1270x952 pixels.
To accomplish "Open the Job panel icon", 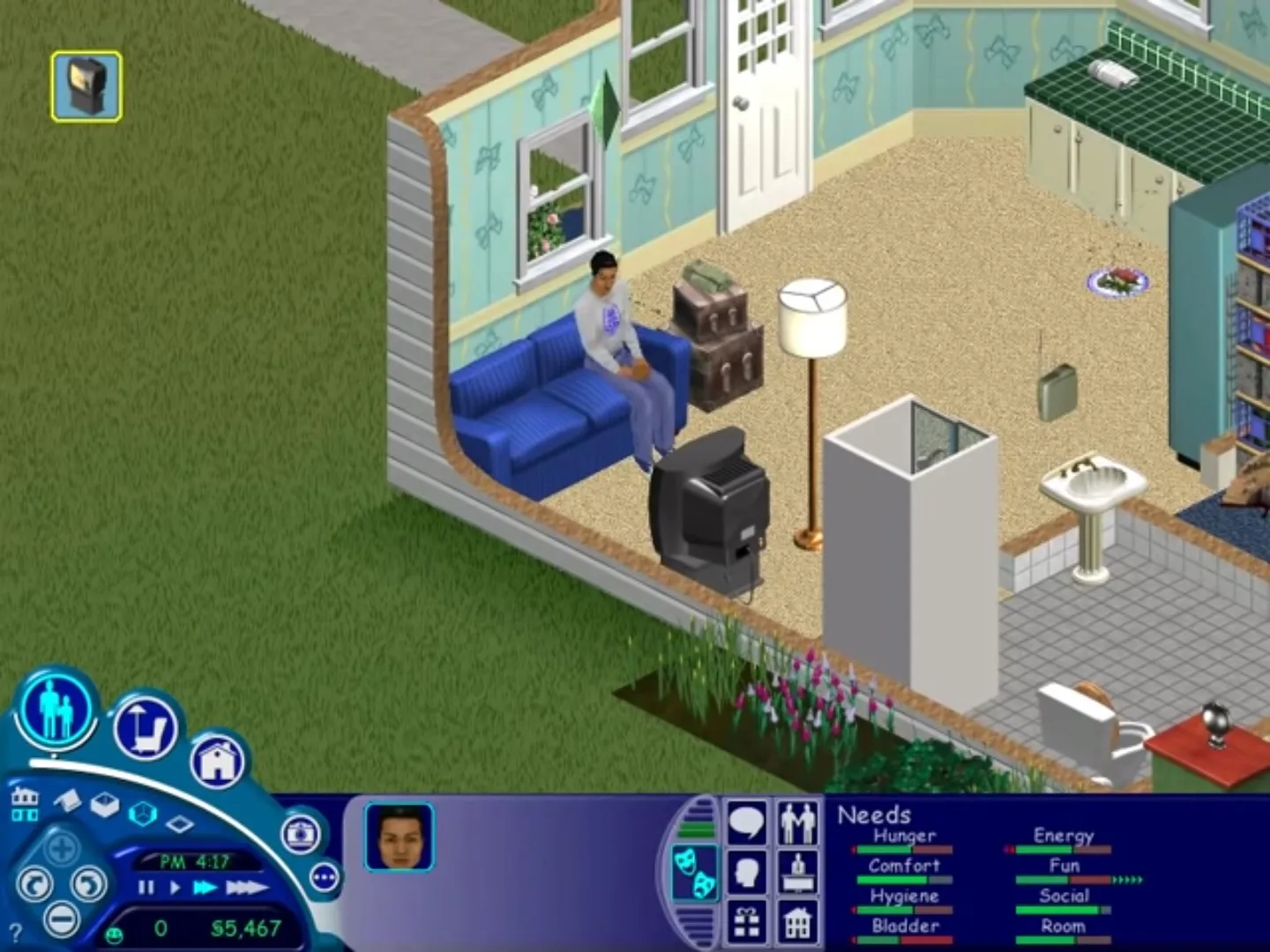I will point(798,873).
